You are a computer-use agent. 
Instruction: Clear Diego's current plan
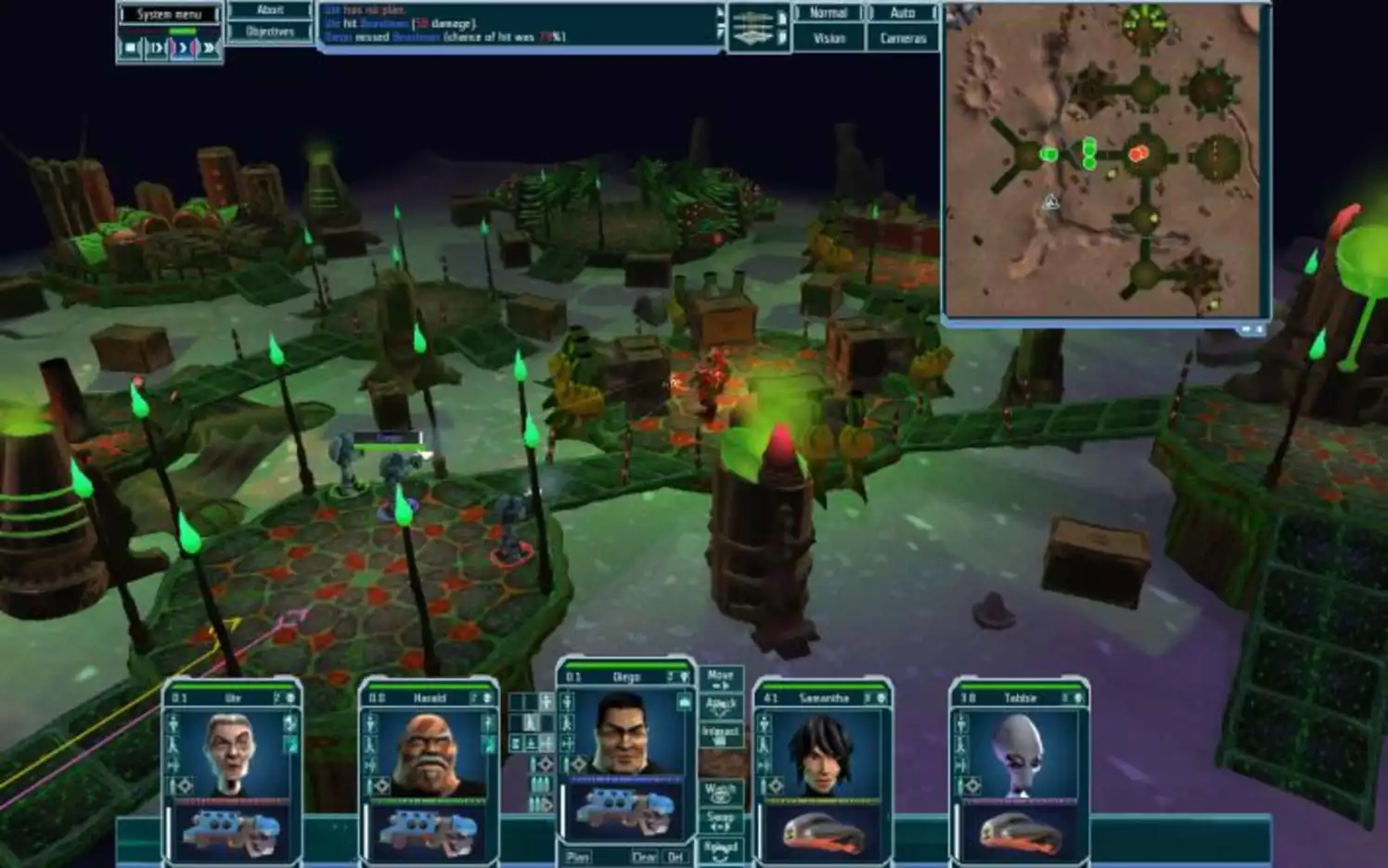pos(644,857)
